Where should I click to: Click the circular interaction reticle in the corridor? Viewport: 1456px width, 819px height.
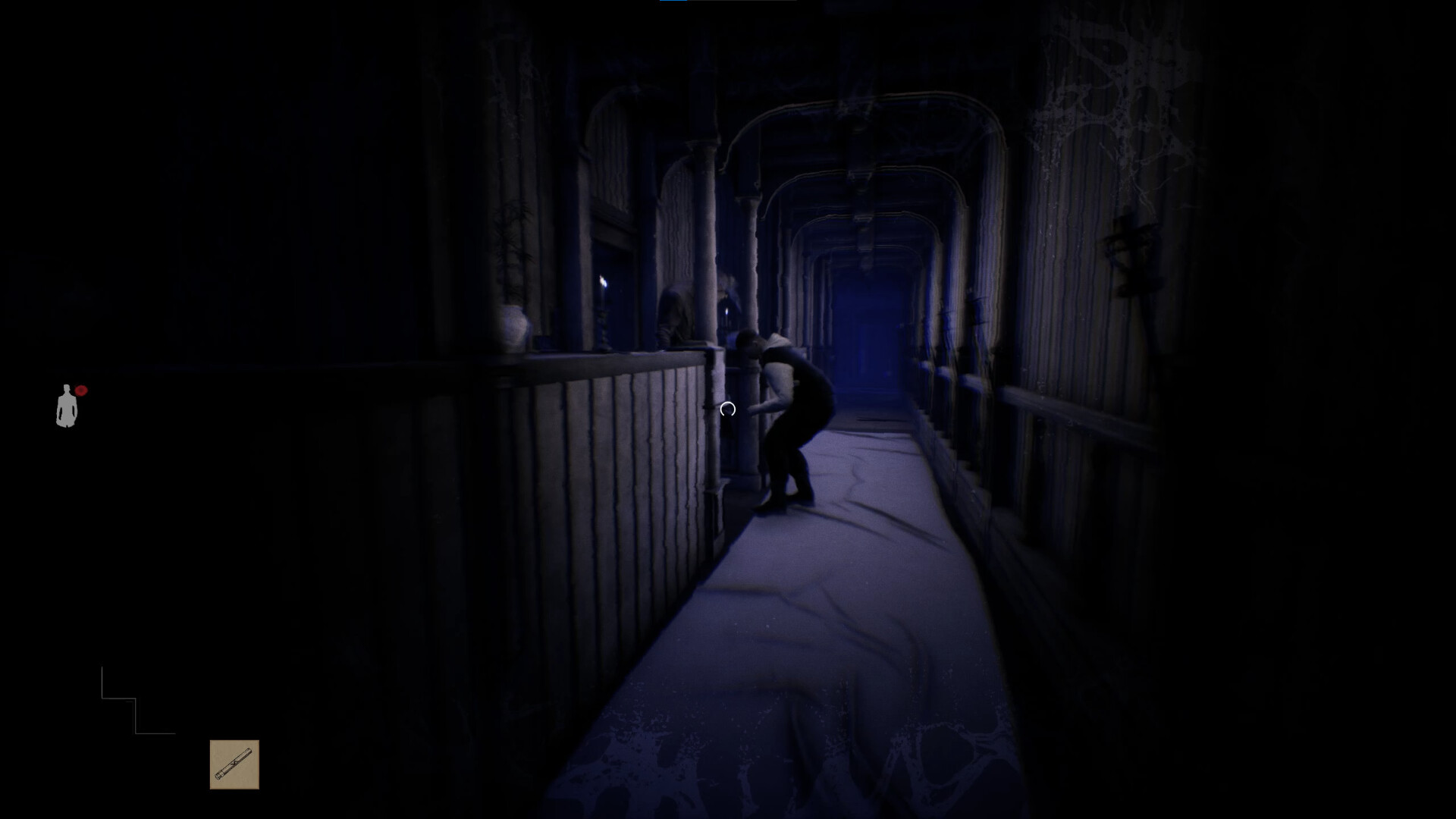pyautogui.click(x=728, y=409)
